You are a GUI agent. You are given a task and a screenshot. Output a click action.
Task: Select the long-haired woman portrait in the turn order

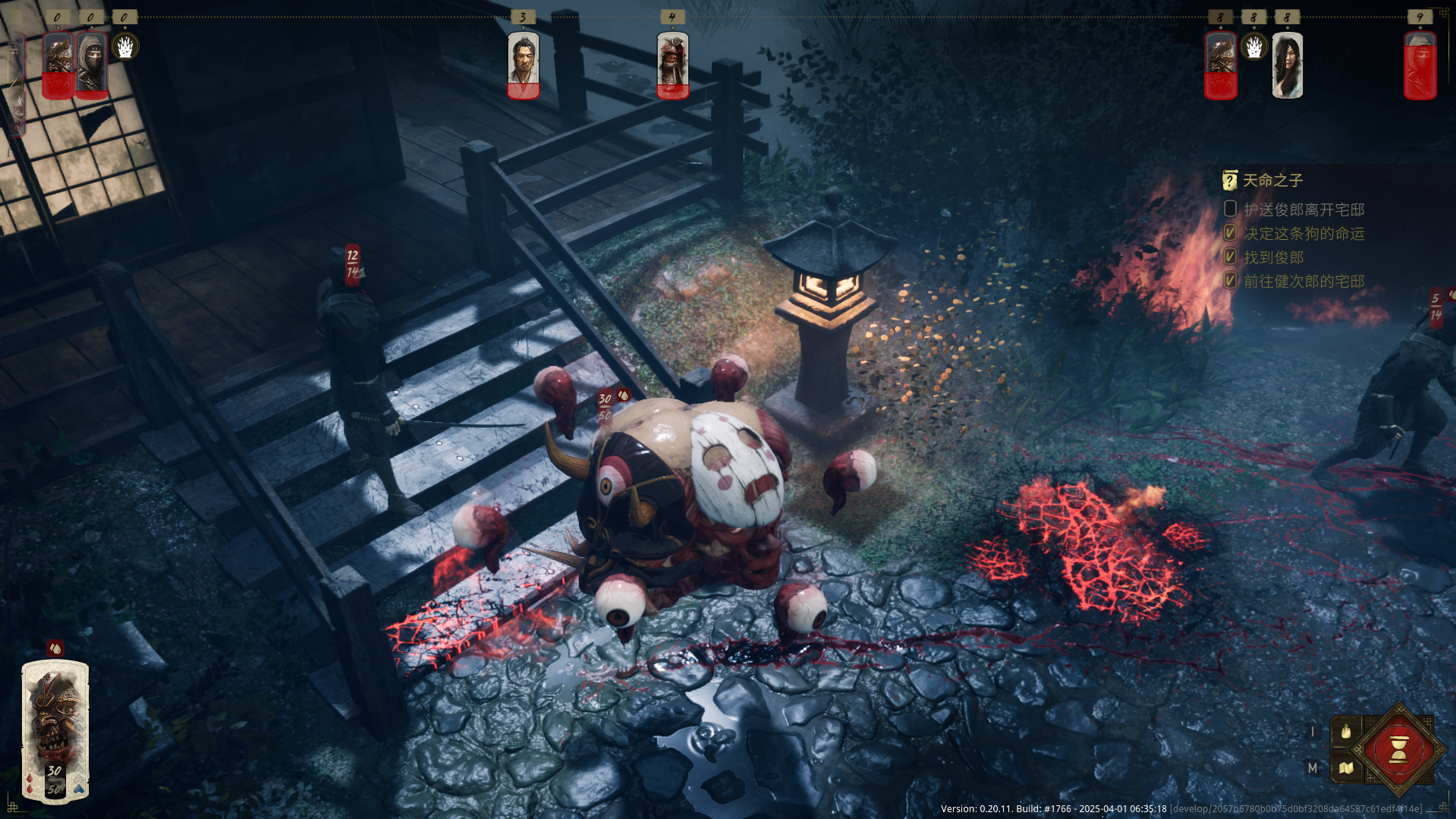pyautogui.click(x=1287, y=65)
